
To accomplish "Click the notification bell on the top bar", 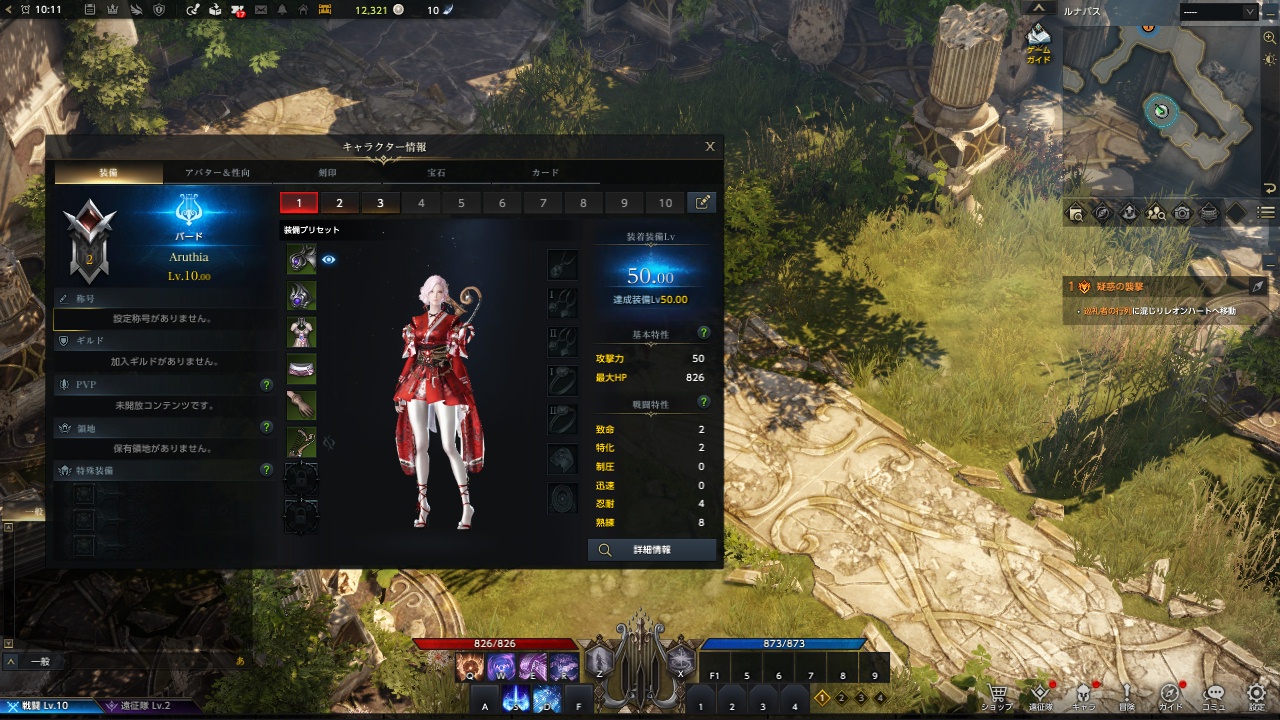I will tap(283, 10).
